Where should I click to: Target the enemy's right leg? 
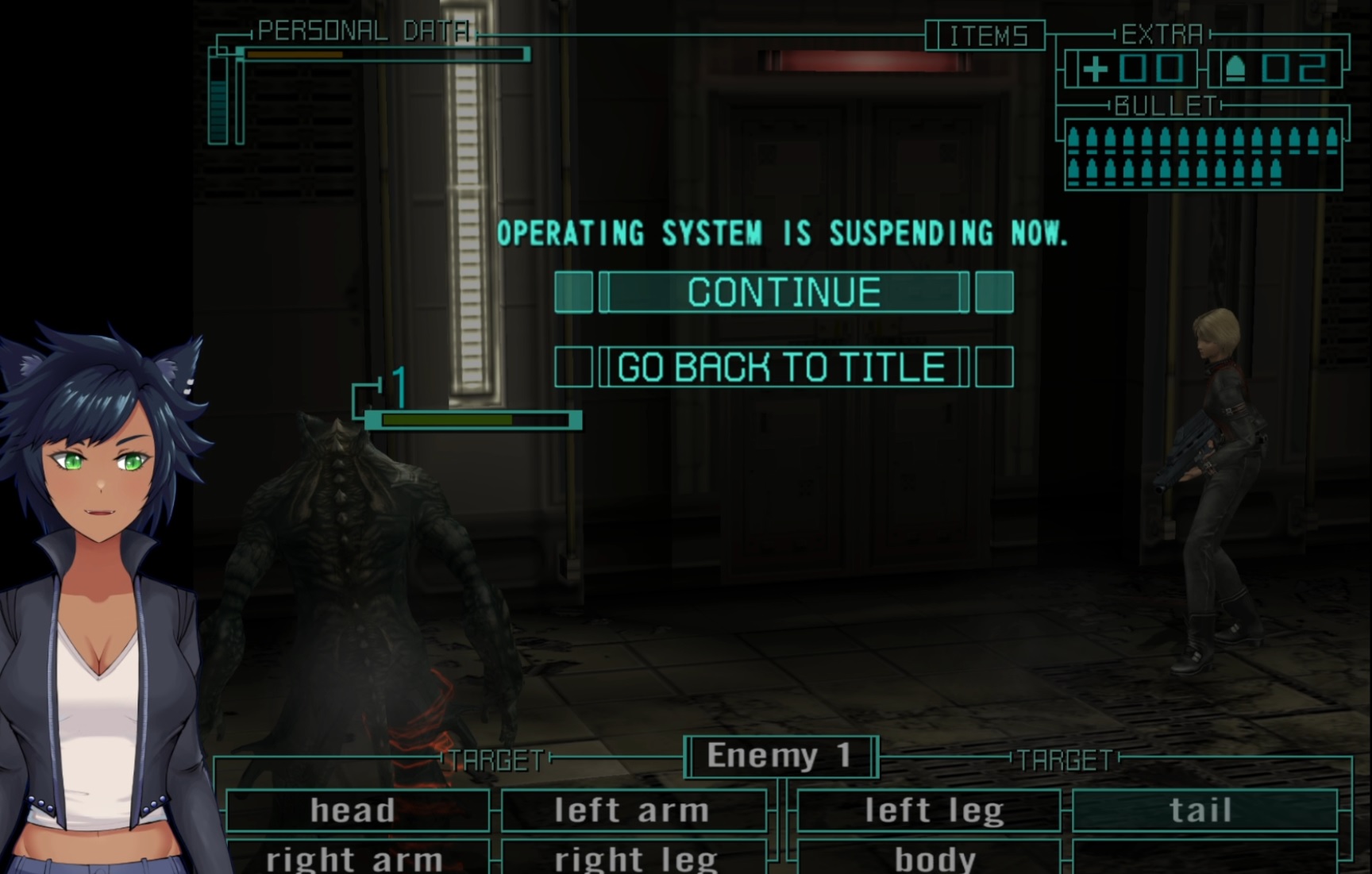[634, 858]
